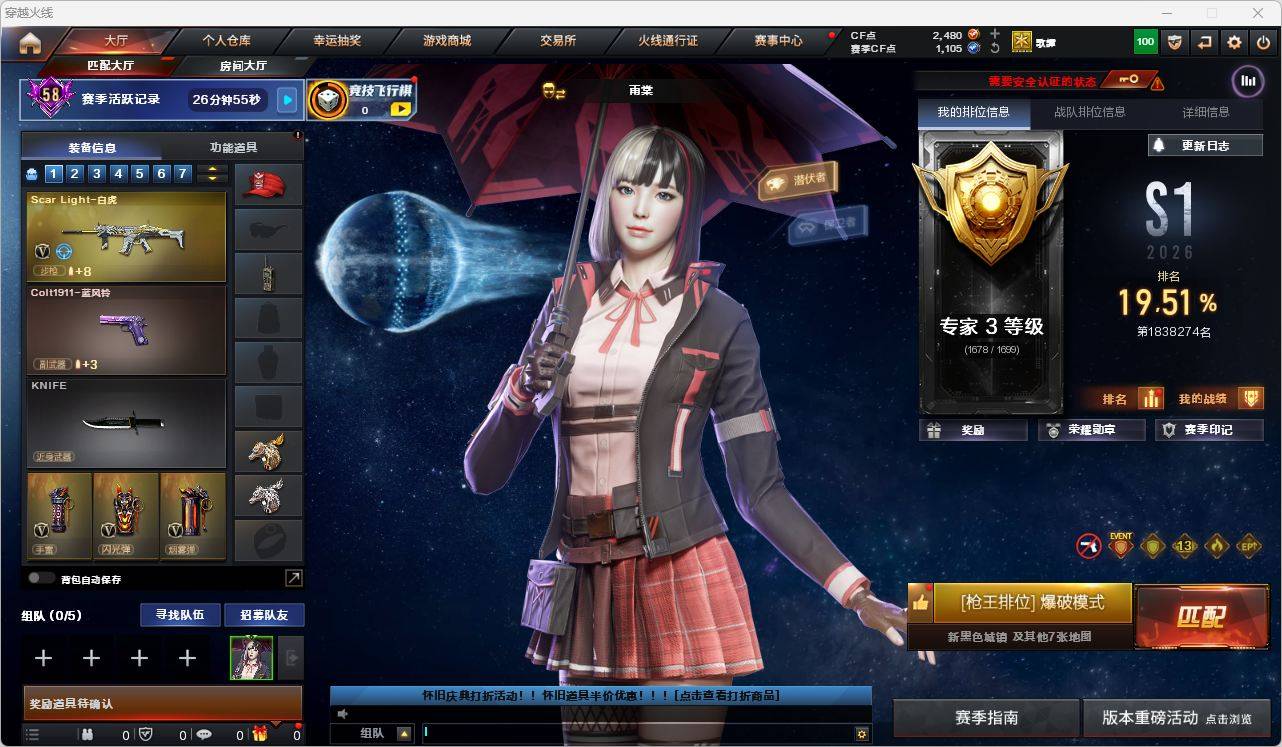Open the loadout detail expander arrow beside 背包自动保存
This screenshot has width=1282, height=747.
292,578
